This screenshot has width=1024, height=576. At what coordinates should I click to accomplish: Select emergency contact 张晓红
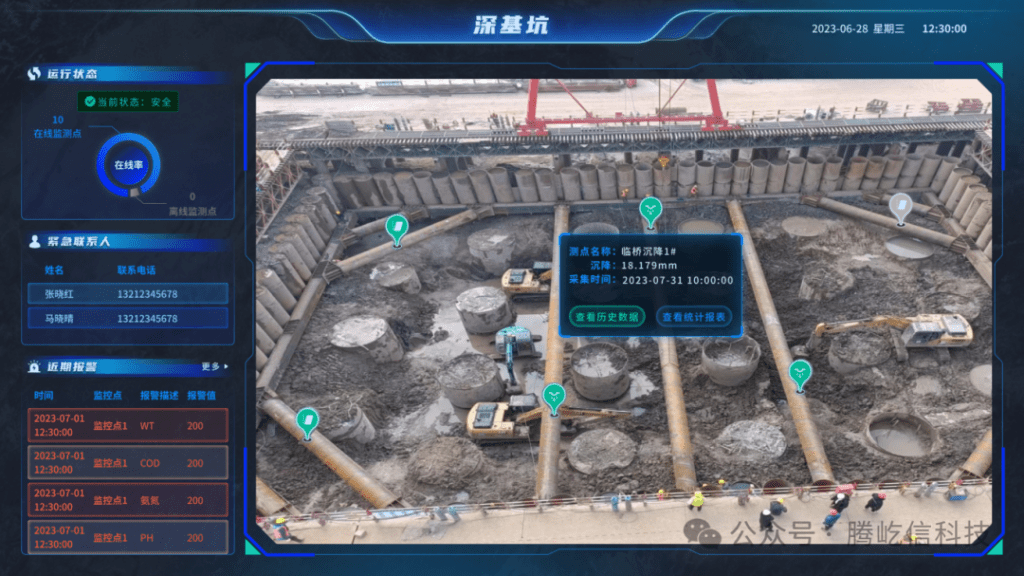pos(128,294)
